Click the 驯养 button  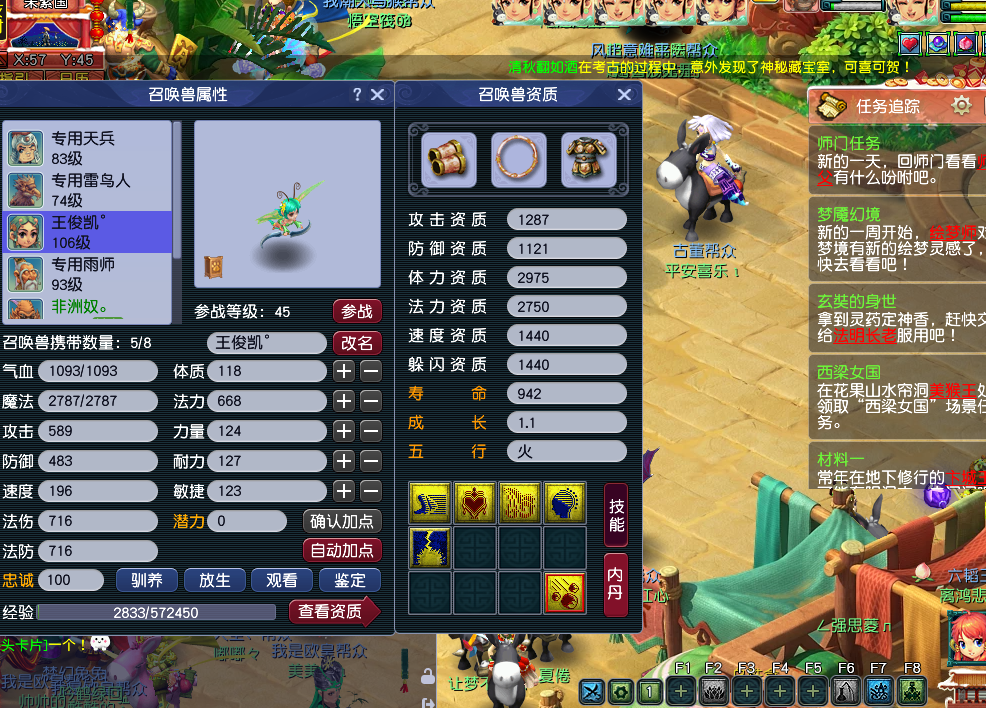147,580
